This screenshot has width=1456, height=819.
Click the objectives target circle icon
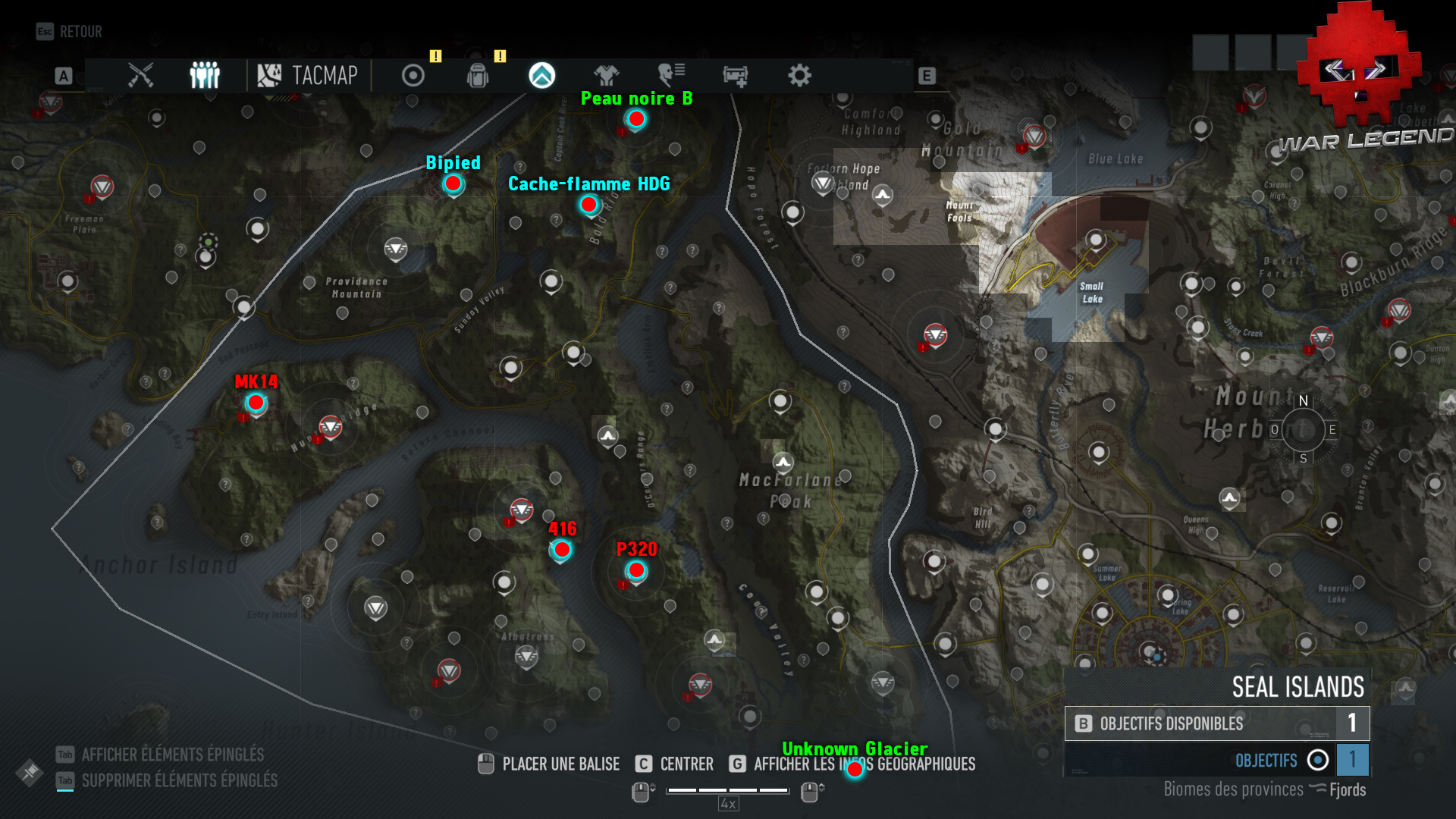[412, 75]
